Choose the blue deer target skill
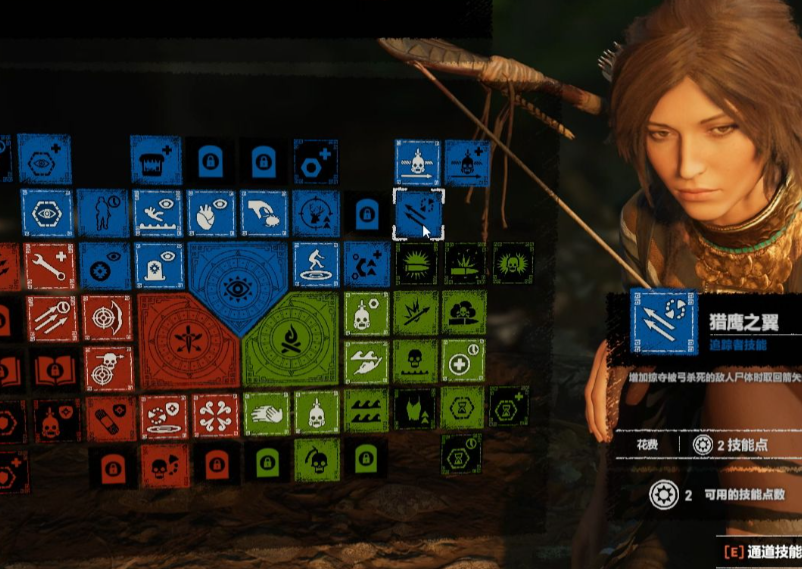 coord(315,213)
